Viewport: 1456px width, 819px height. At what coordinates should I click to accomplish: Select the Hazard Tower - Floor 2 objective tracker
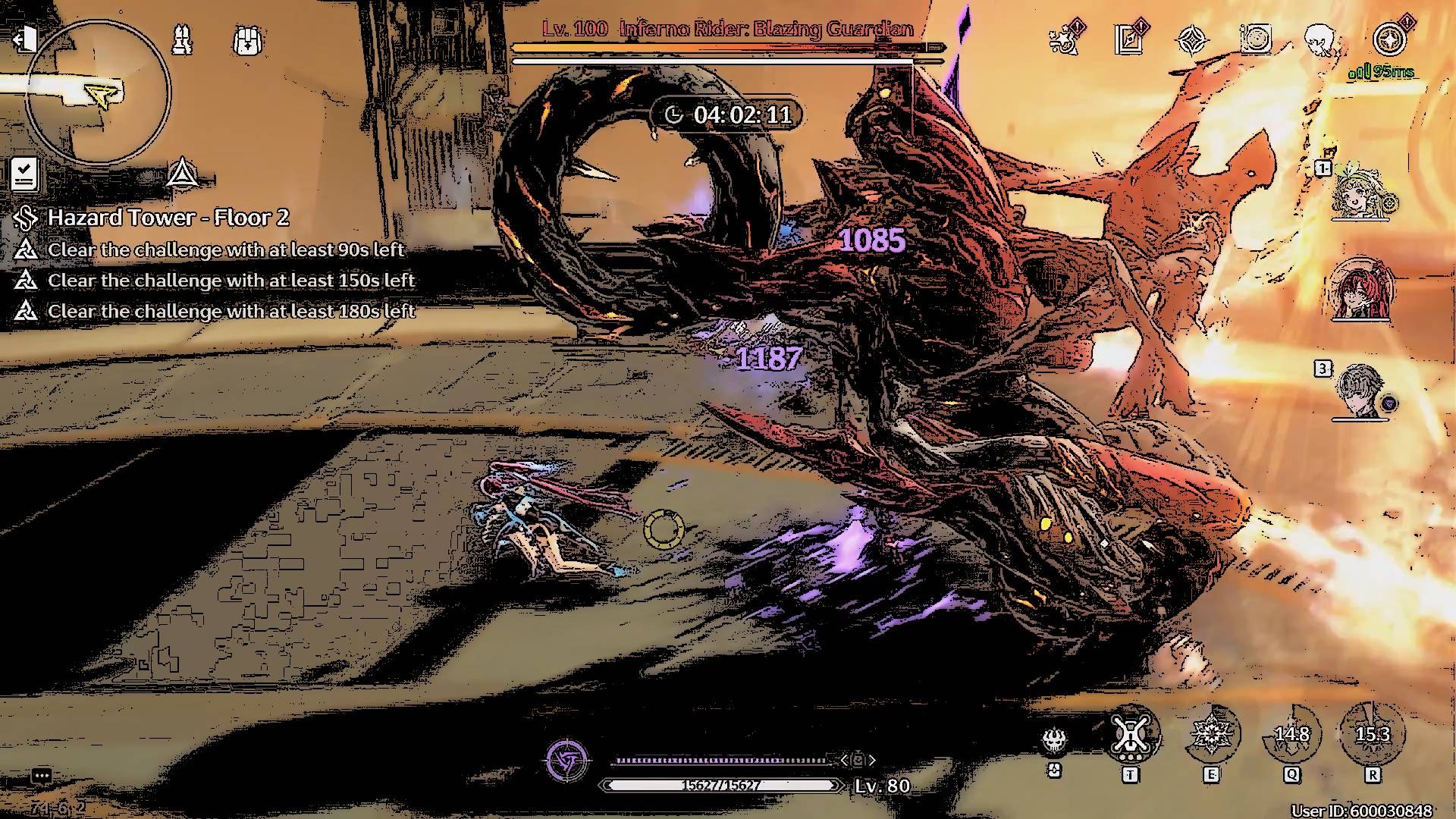tap(168, 218)
